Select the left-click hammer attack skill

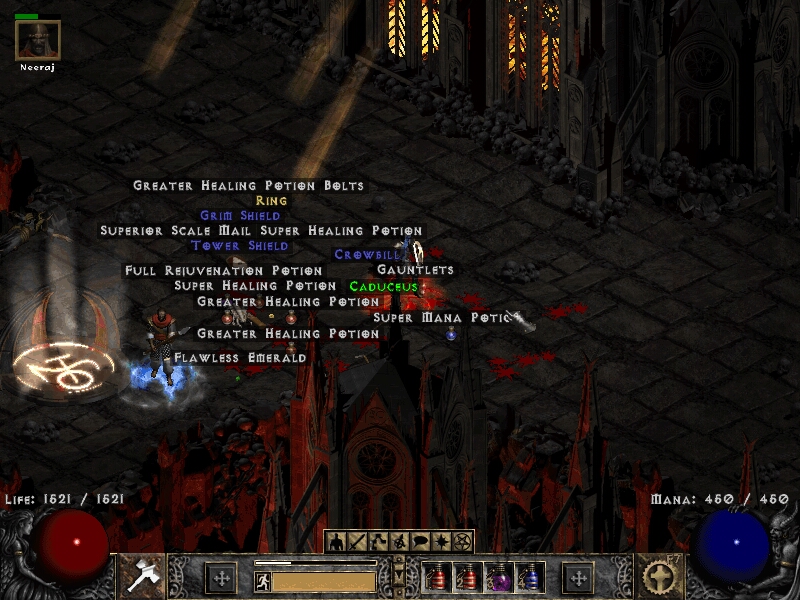142,577
